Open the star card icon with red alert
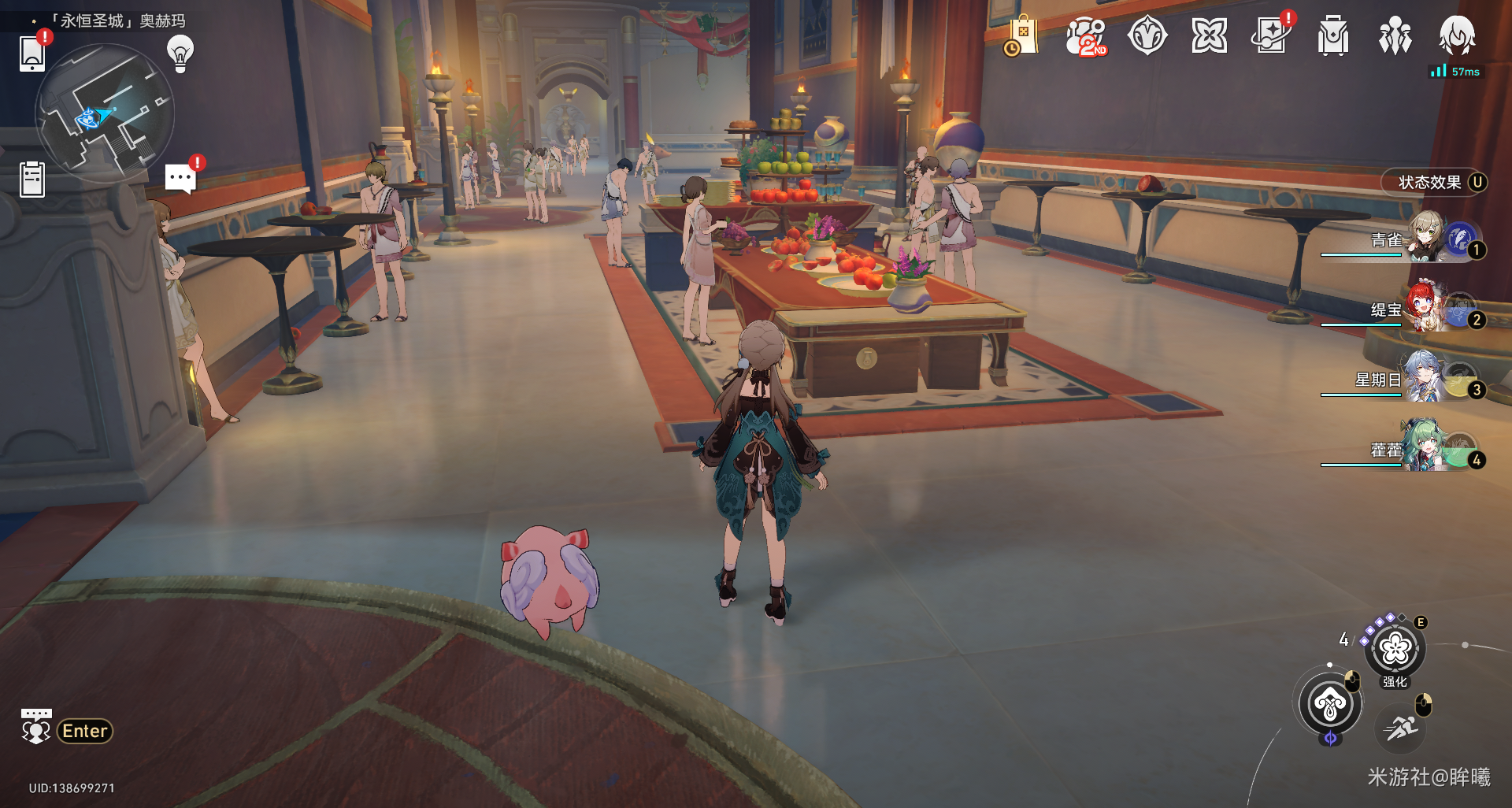 tap(1271, 36)
